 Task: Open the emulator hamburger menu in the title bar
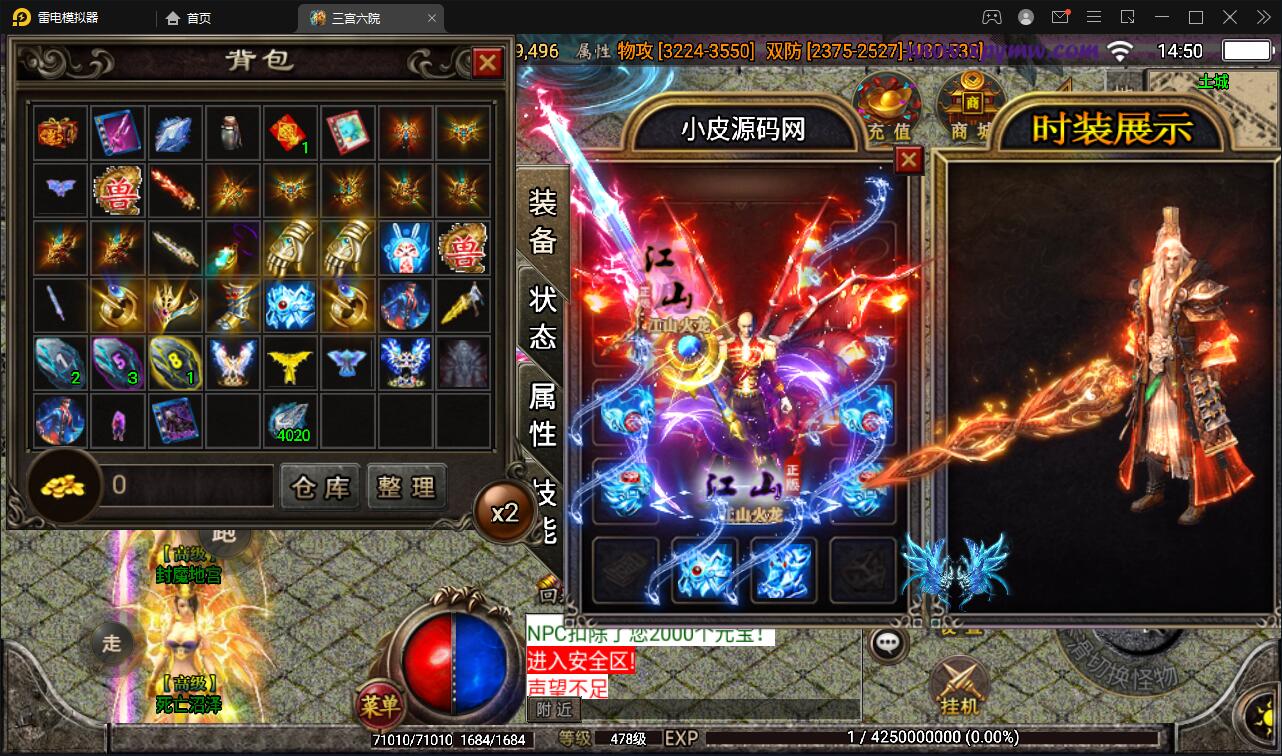[1094, 17]
